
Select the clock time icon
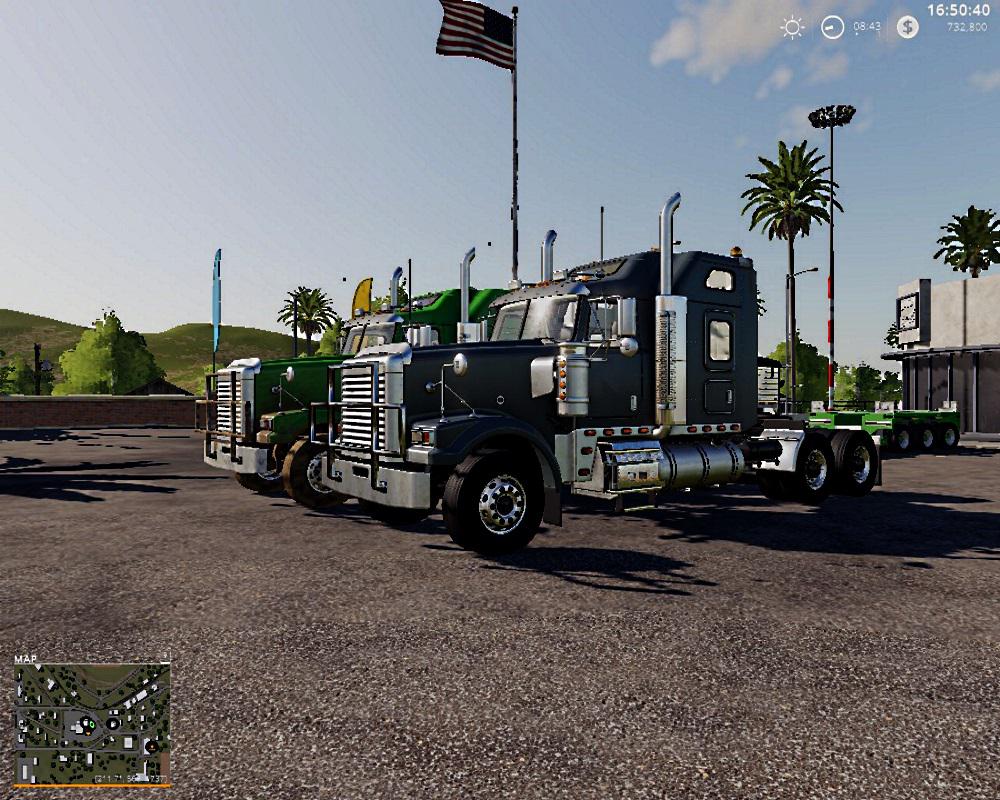(x=832, y=28)
